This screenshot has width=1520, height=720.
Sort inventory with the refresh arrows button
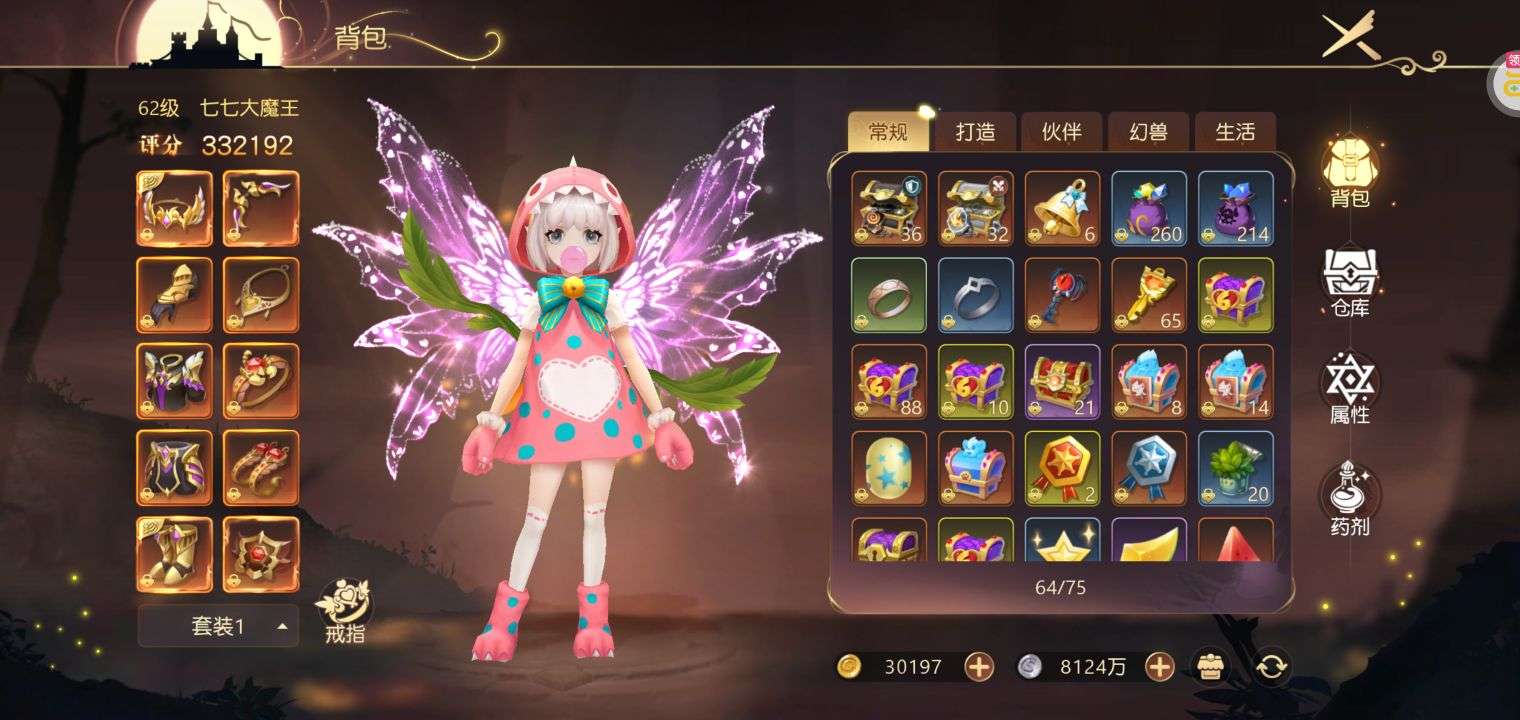tap(1270, 667)
